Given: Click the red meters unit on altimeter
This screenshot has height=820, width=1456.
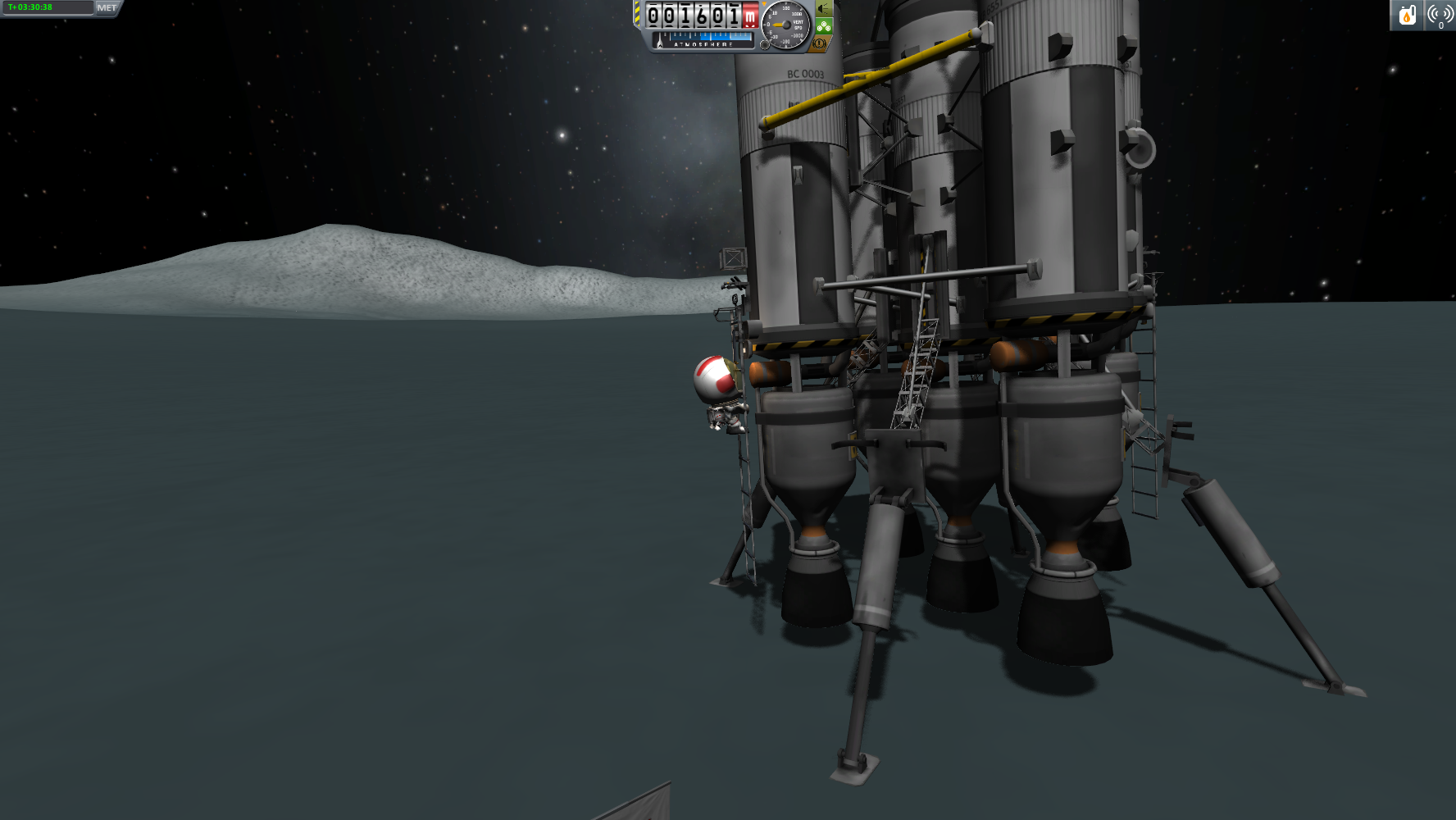Looking at the screenshot, I should pyautogui.click(x=749, y=16).
